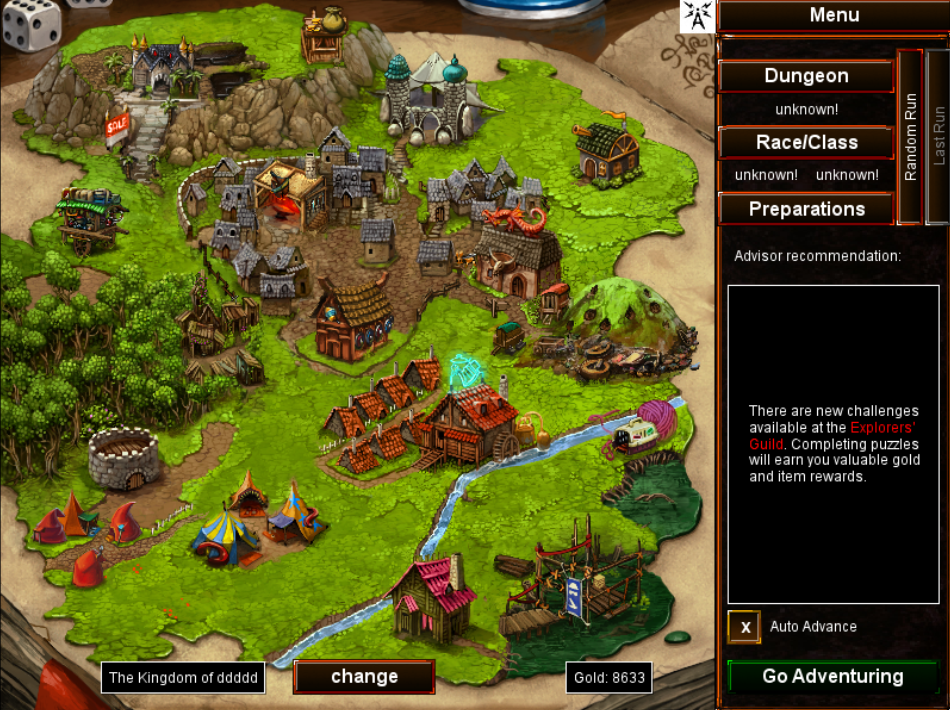Click the change button for kingdom name
950x710 pixels.
364,677
